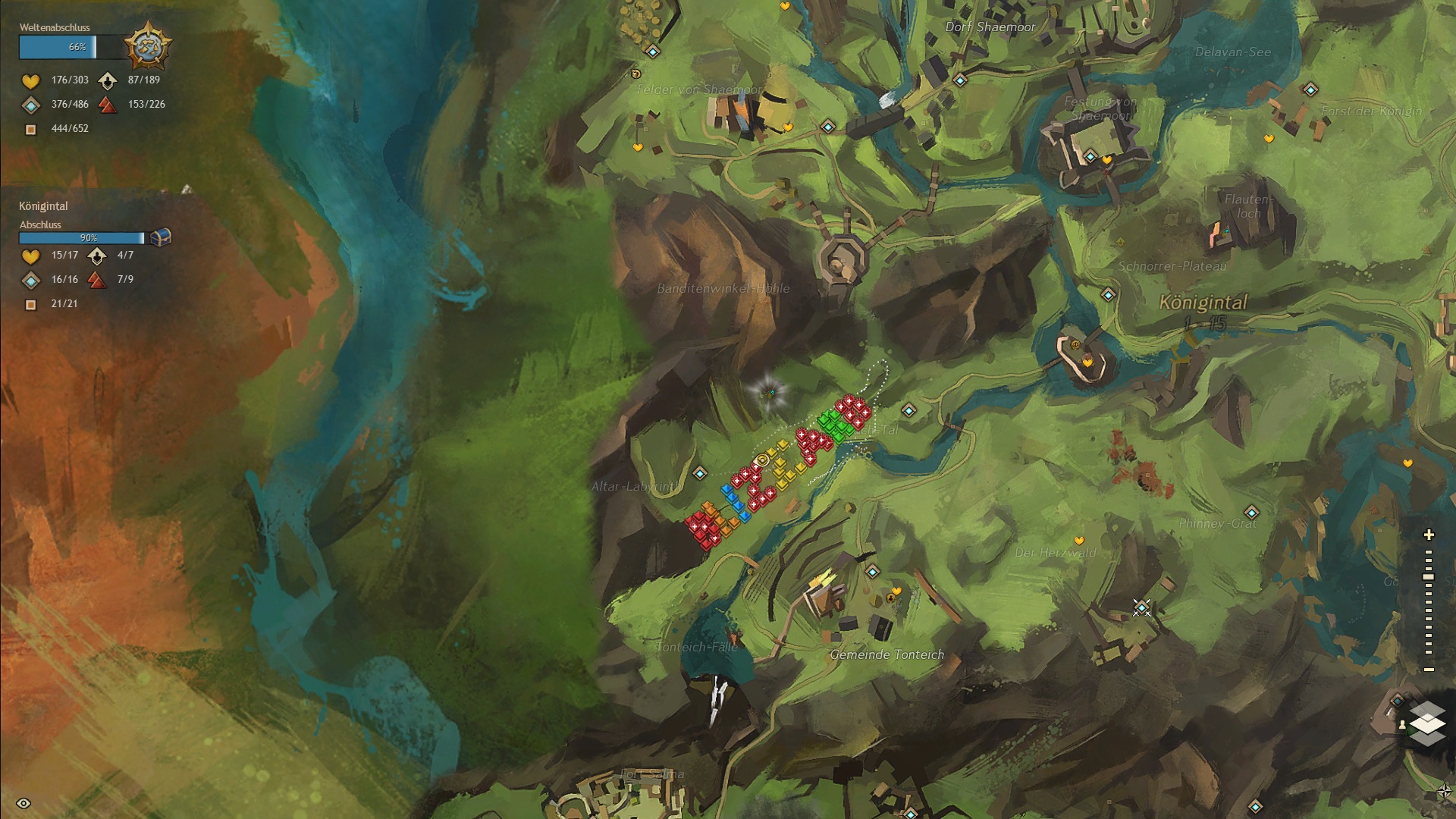Toggle the eye visibility icon
Viewport: 1456px width, 819px height.
coord(24,803)
